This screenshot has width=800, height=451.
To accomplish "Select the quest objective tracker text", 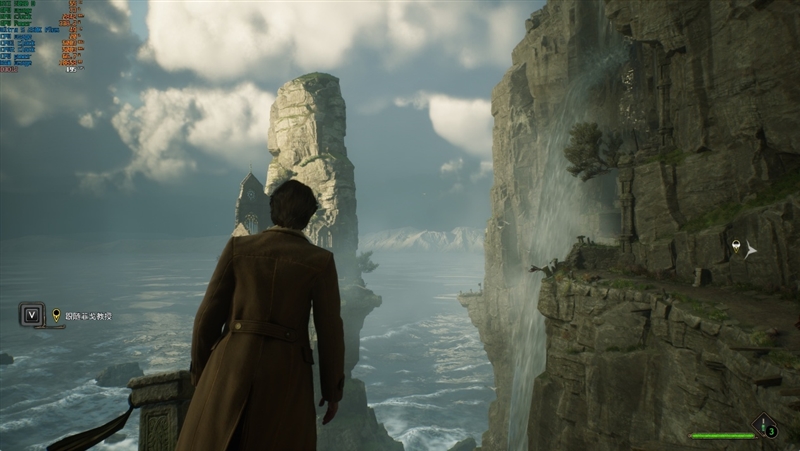I will (88, 316).
